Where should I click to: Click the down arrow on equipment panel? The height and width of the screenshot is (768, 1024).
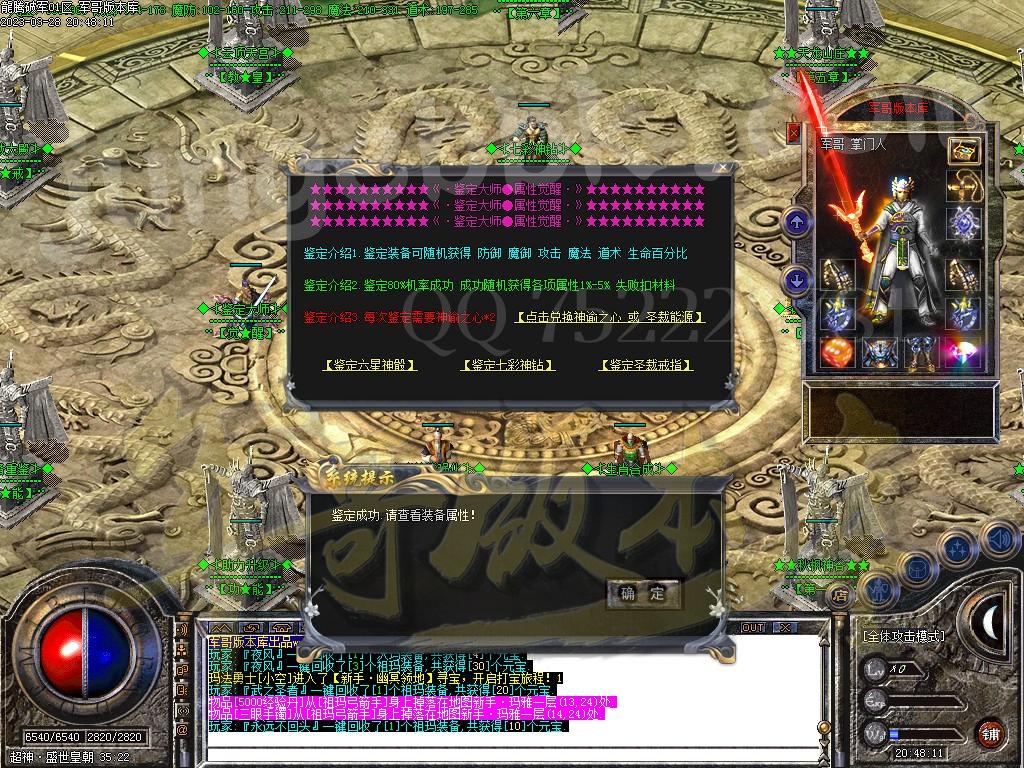pyautogui.click(x=797, y=281)
